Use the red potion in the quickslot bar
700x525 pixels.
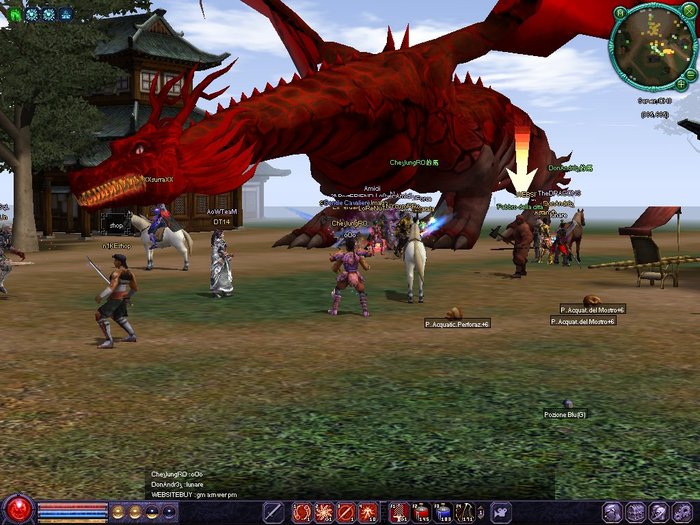pyautogui.click(x=397, y=512)
